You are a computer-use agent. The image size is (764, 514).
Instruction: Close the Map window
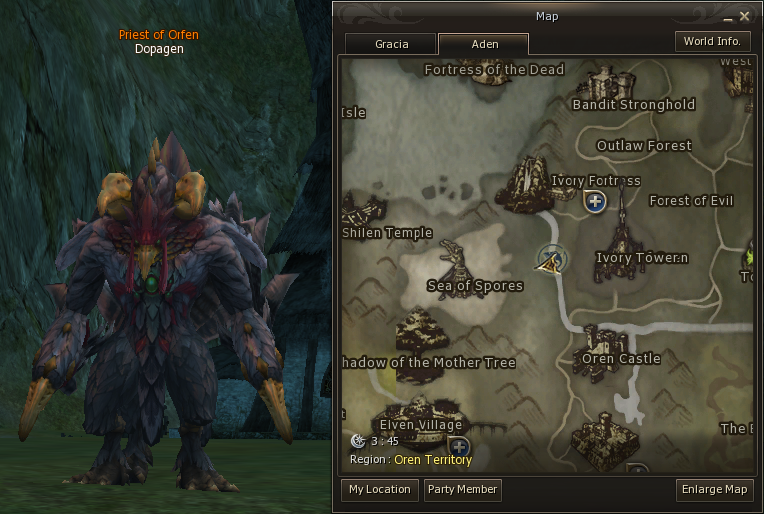click(744, 16)
